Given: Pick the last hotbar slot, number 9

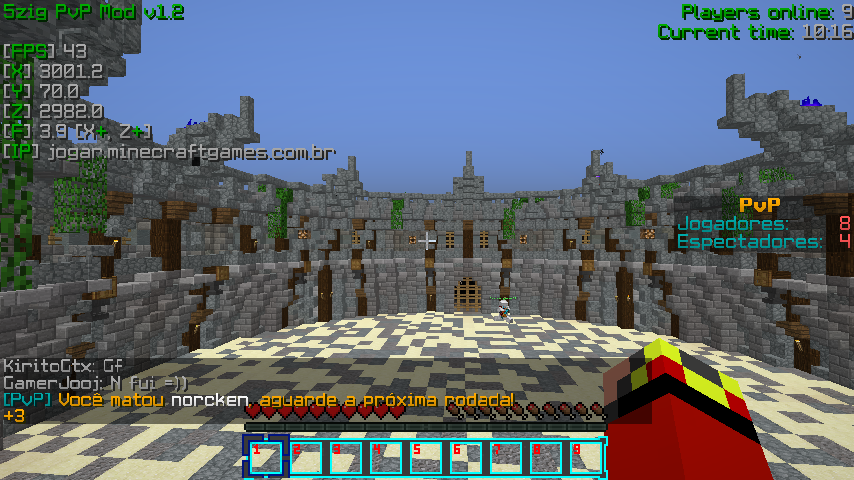Looking at the screenshot, I should coord(586,456).
